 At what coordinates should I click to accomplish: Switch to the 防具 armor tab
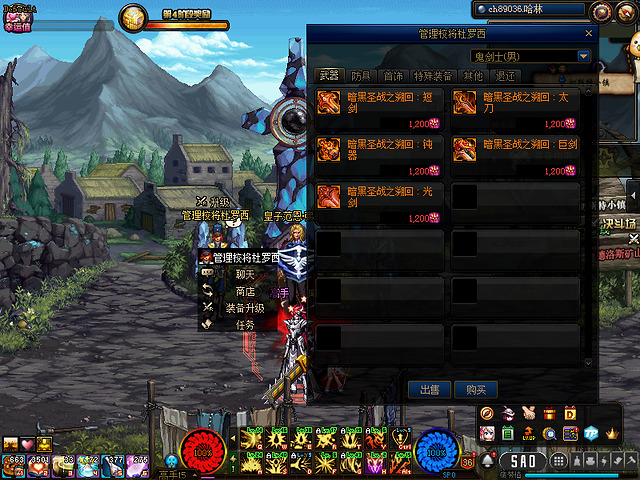[360, 76]
